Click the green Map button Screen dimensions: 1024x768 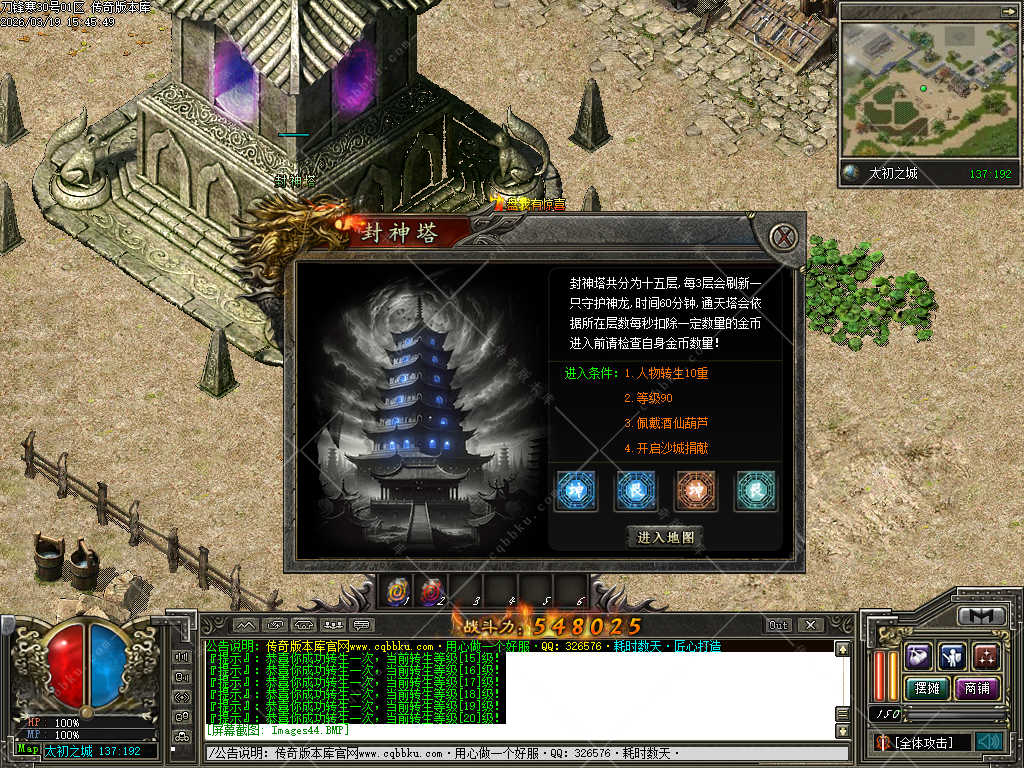(27, 749)
